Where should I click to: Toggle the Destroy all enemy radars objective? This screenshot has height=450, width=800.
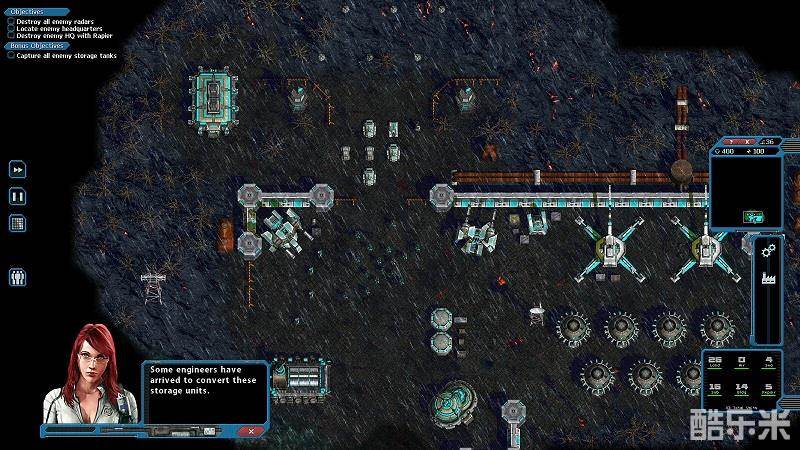11,21
